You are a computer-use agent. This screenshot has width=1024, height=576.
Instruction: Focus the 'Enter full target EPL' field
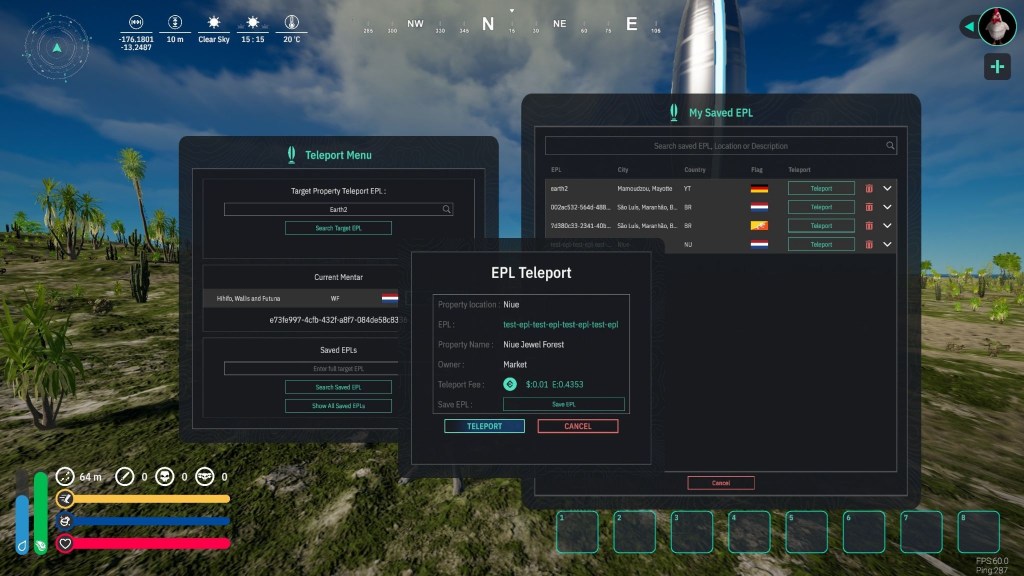(338, 369)
